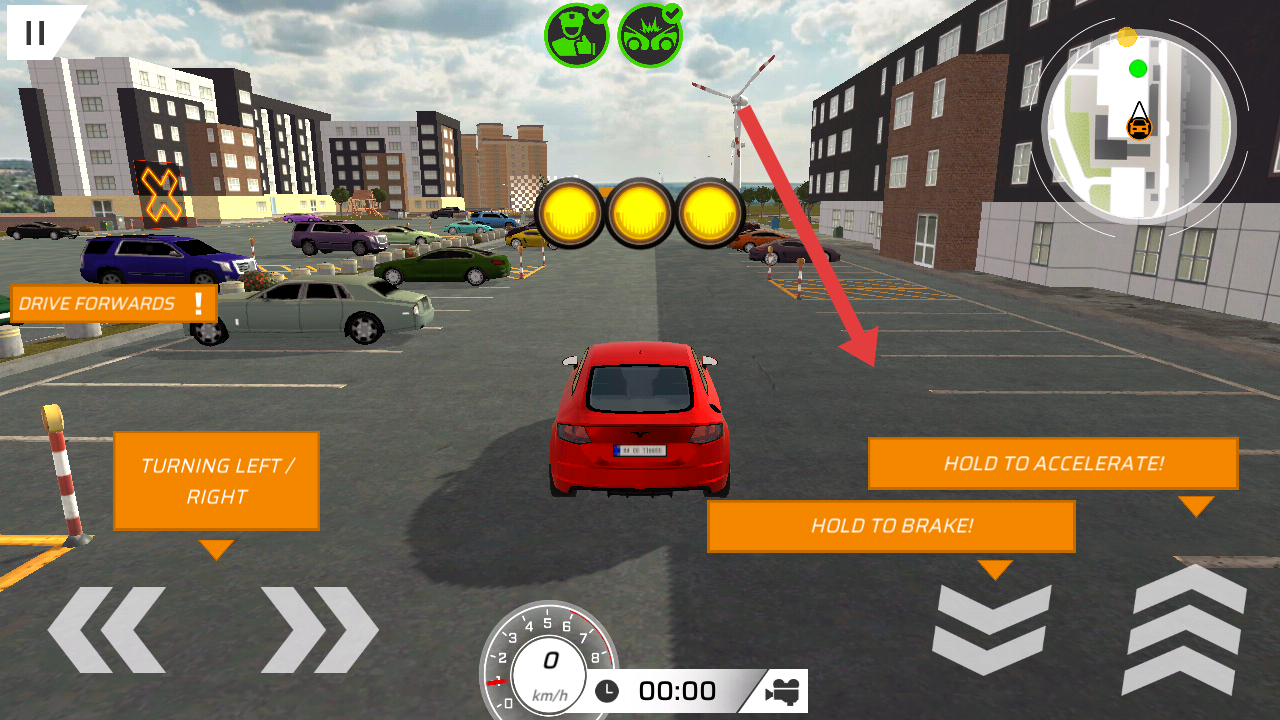The width and height of the screenshot is (1280, 720).
Task: Steer right with the right chevron arrows
Action: click(x=320, y=629)
